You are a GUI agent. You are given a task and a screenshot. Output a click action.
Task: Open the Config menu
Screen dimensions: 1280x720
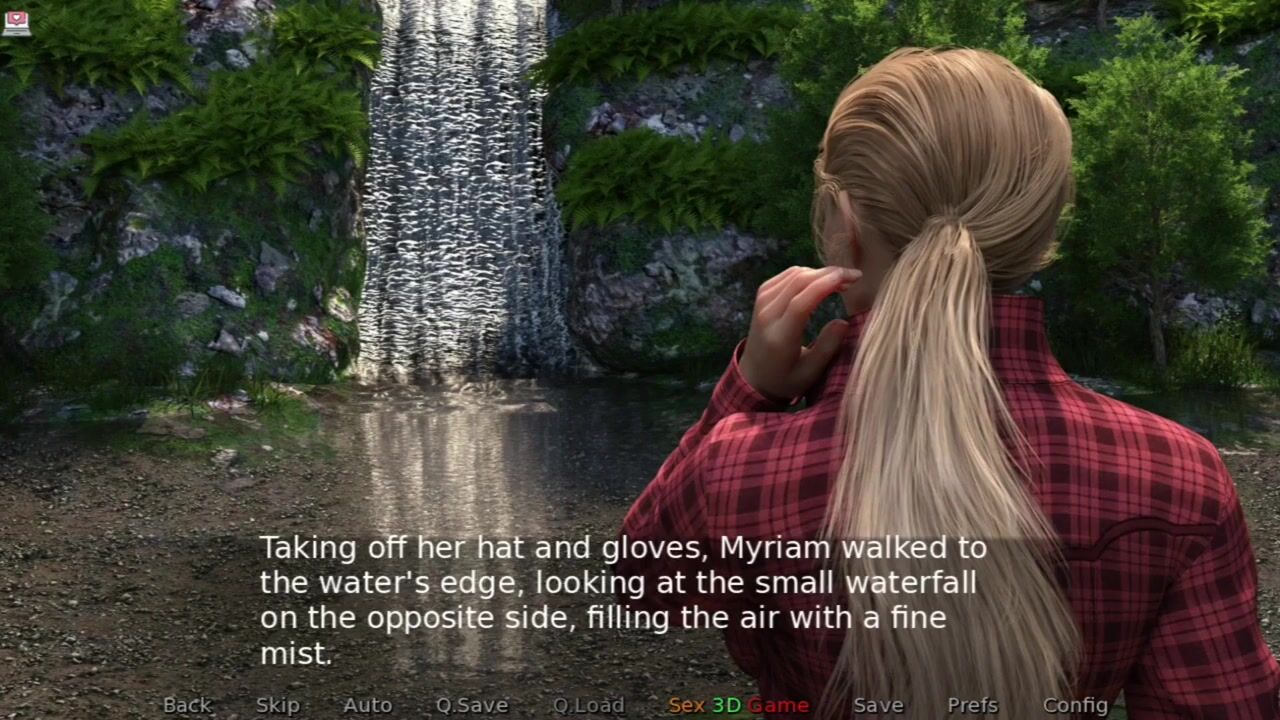1075,705
